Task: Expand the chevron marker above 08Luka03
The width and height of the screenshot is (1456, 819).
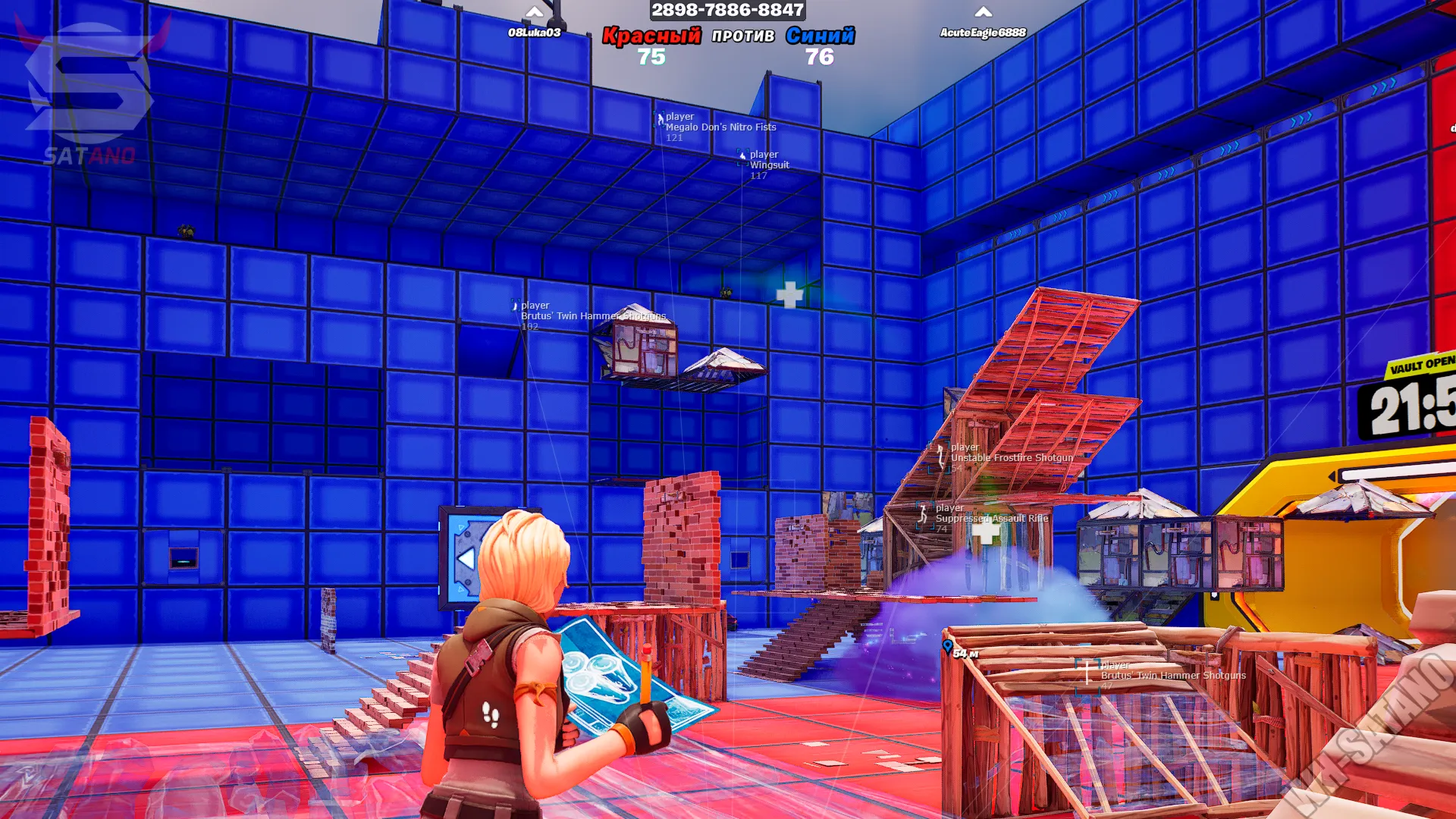Action: [x=534, y=13]
